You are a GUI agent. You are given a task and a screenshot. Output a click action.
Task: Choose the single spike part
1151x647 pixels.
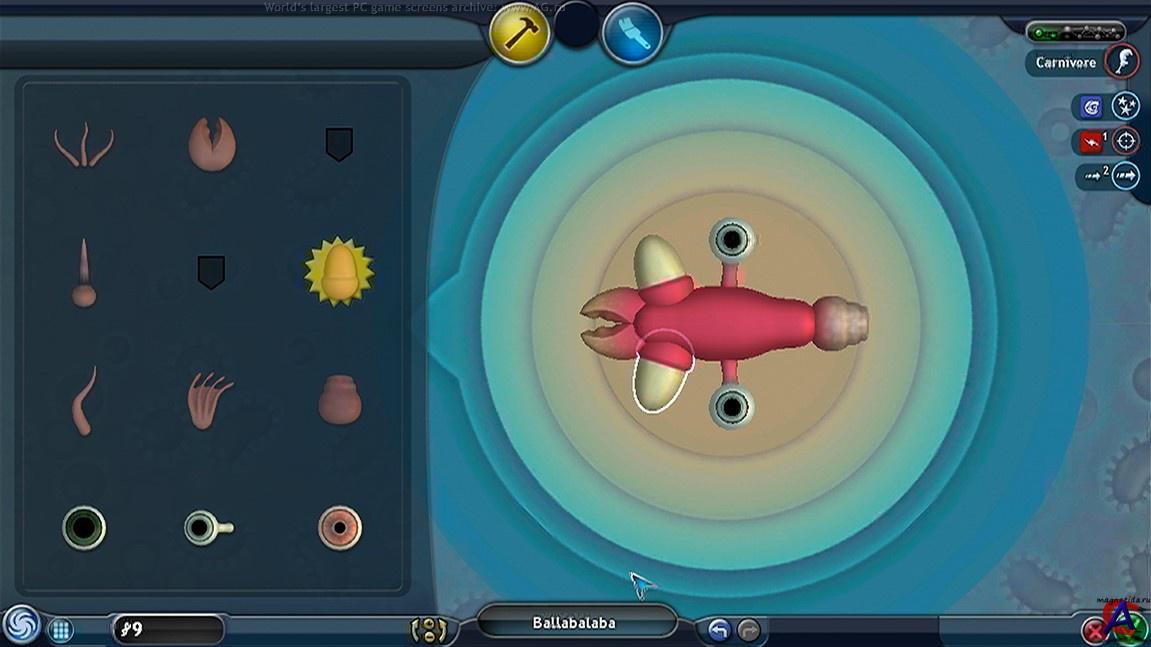[x=83, y=273]
